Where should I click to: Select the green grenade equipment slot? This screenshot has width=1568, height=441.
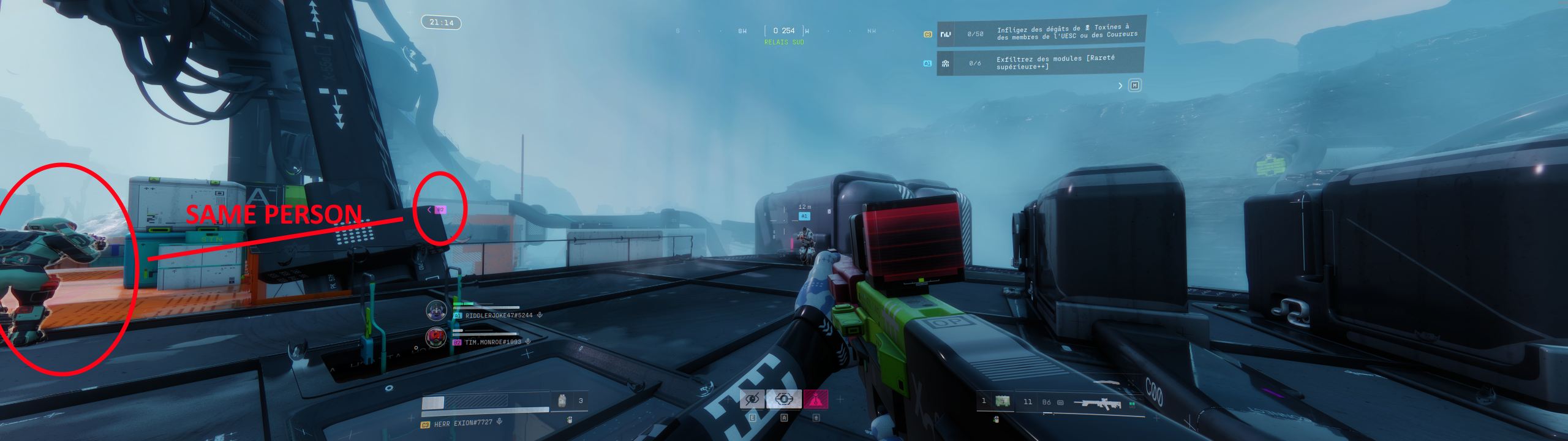pyautogui.click(x=1003, y=401)
